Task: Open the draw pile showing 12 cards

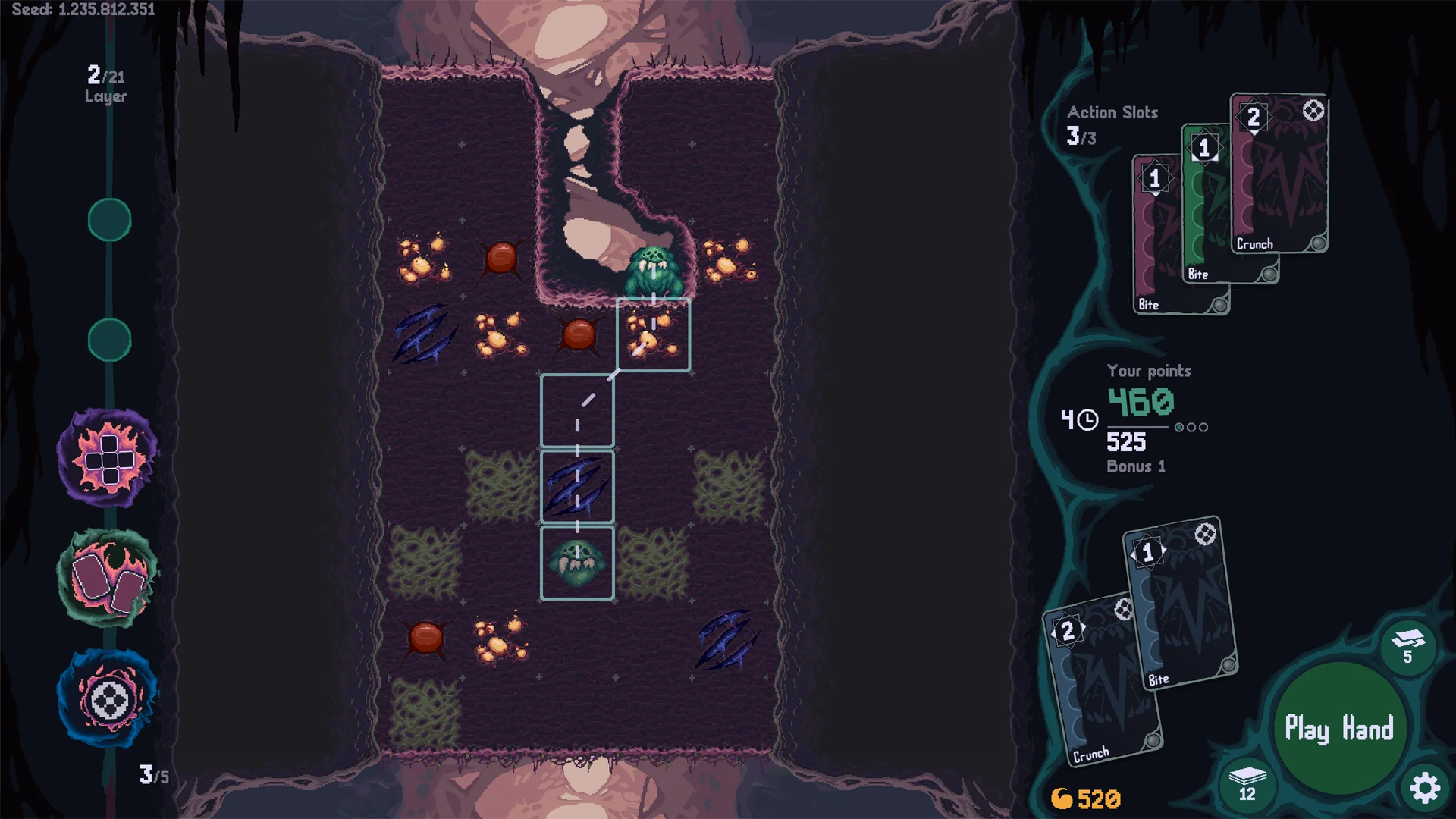Action: 1247,783
